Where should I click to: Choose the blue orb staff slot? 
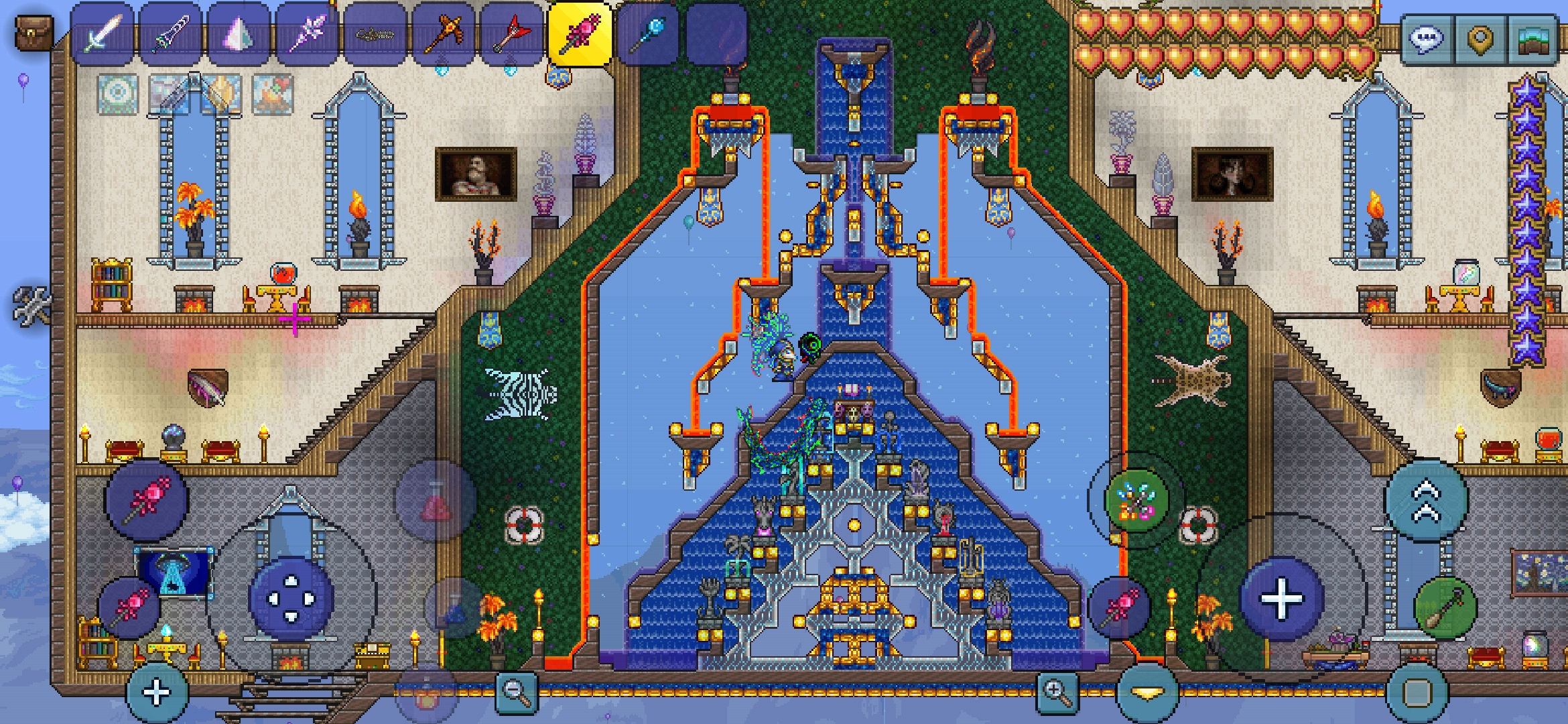click(649, 34)
